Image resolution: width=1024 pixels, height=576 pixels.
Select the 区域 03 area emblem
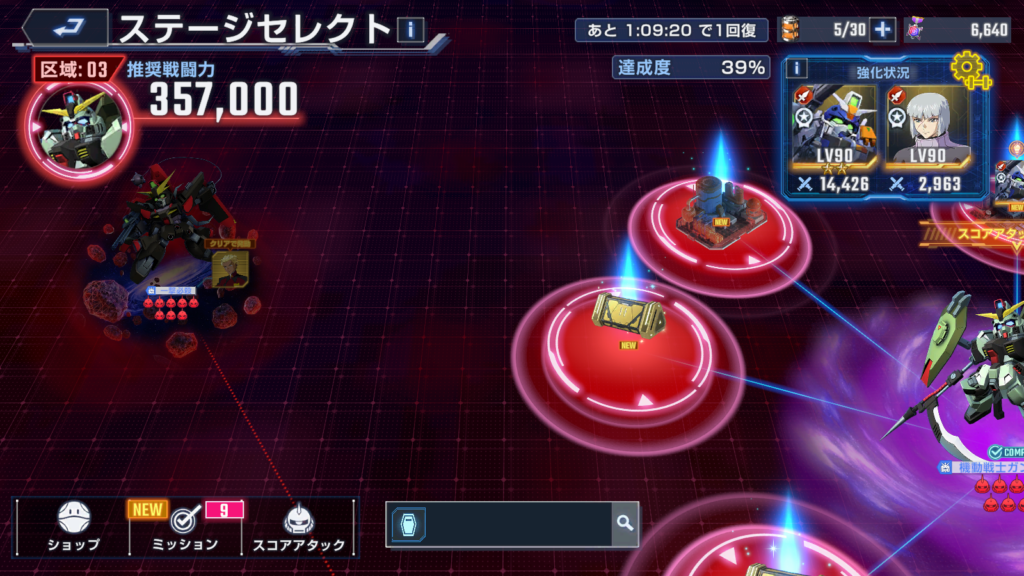[82, 125]
